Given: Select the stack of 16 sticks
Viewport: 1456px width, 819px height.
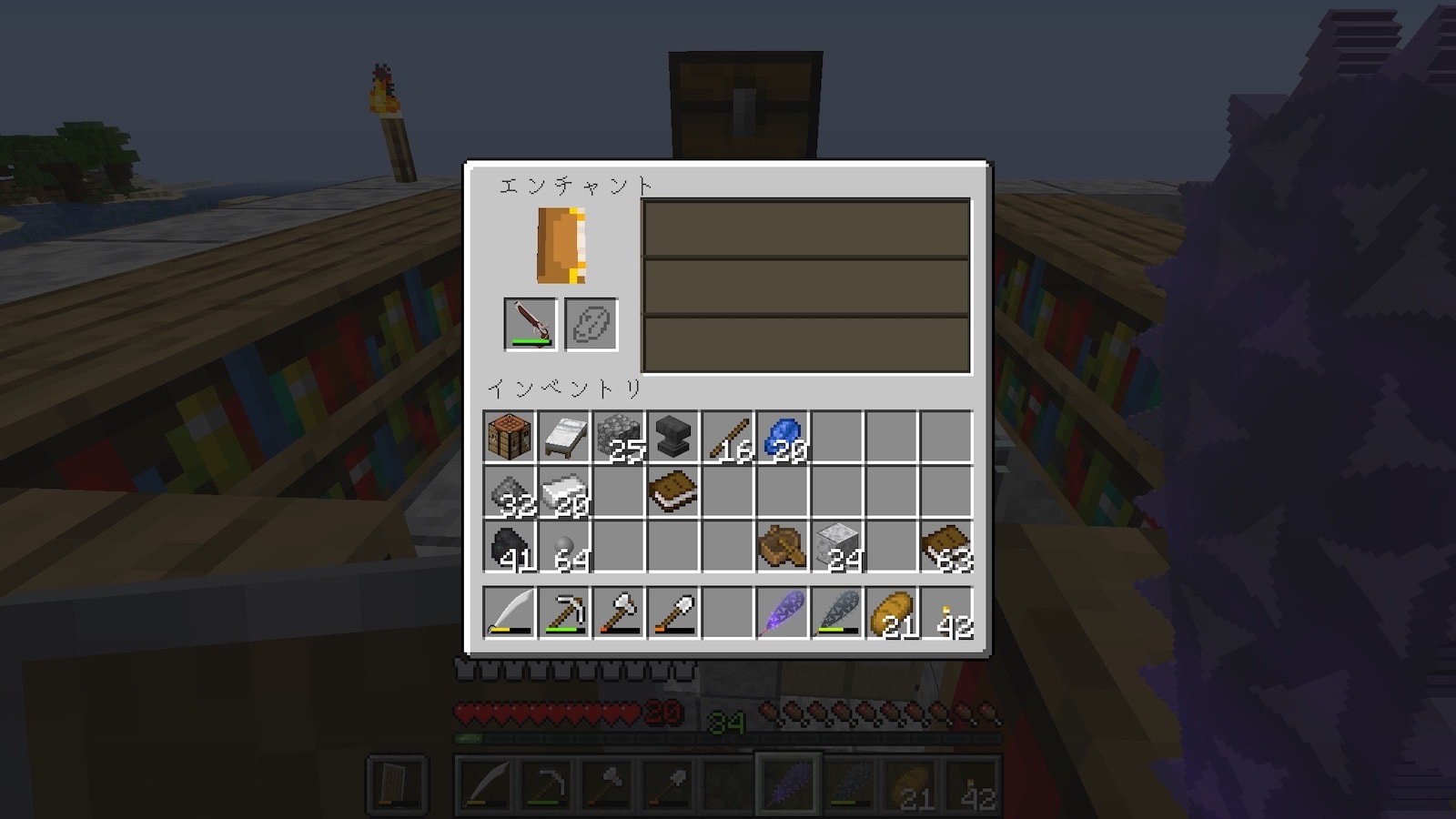Looking at the screenshot, I should tap(728, 438).
